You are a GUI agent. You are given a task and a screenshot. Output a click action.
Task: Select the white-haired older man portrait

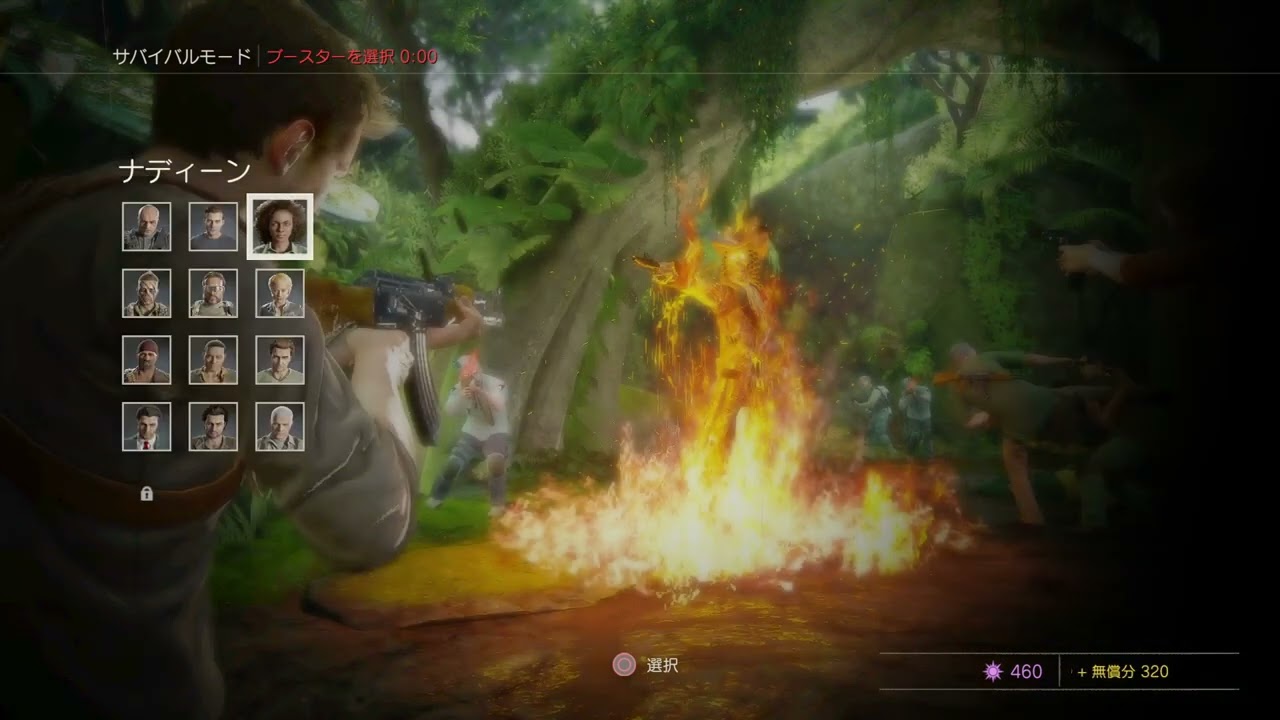tap(280, 427)
